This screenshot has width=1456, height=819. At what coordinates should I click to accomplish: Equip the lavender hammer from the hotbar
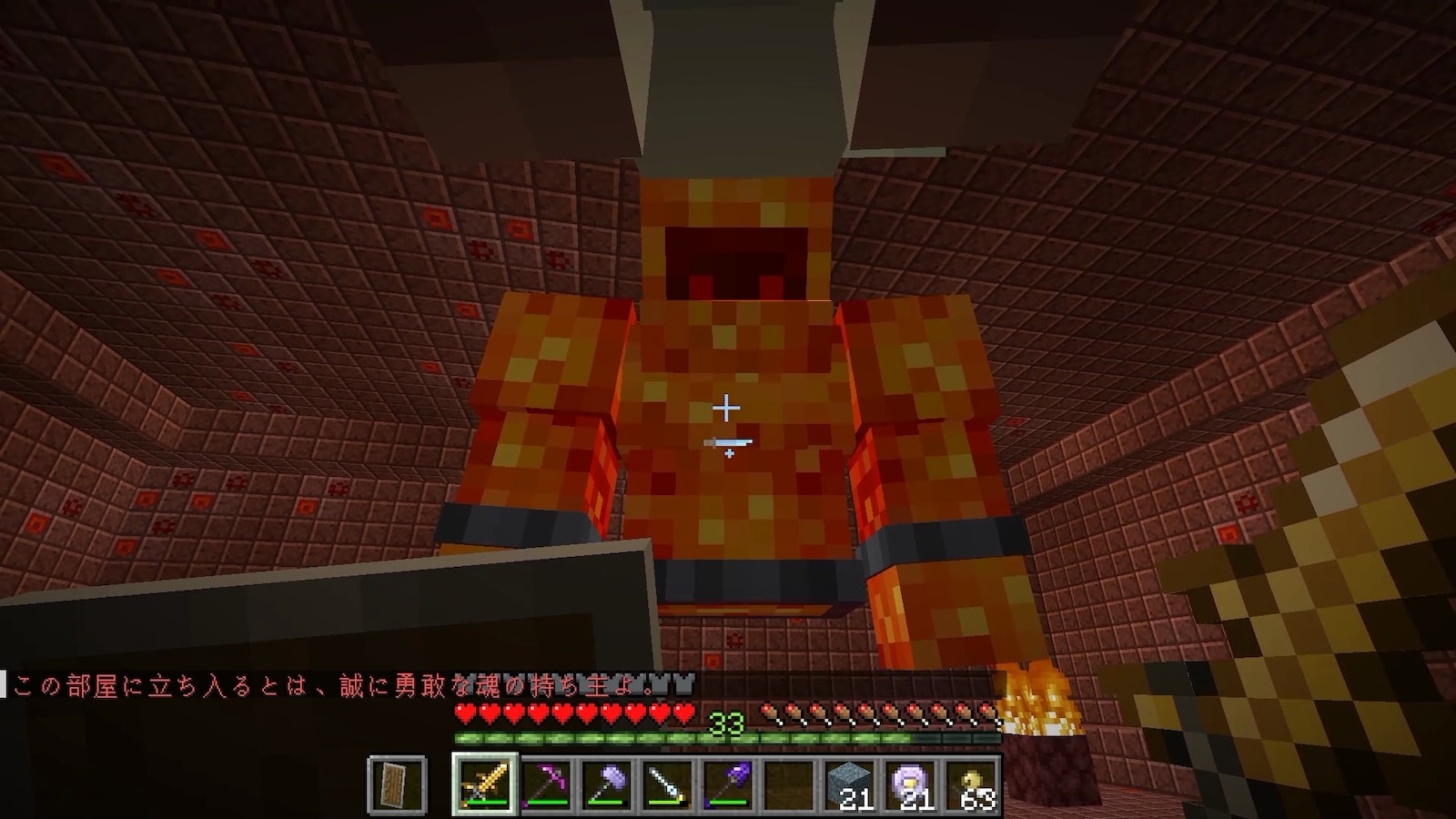point(607,783)
